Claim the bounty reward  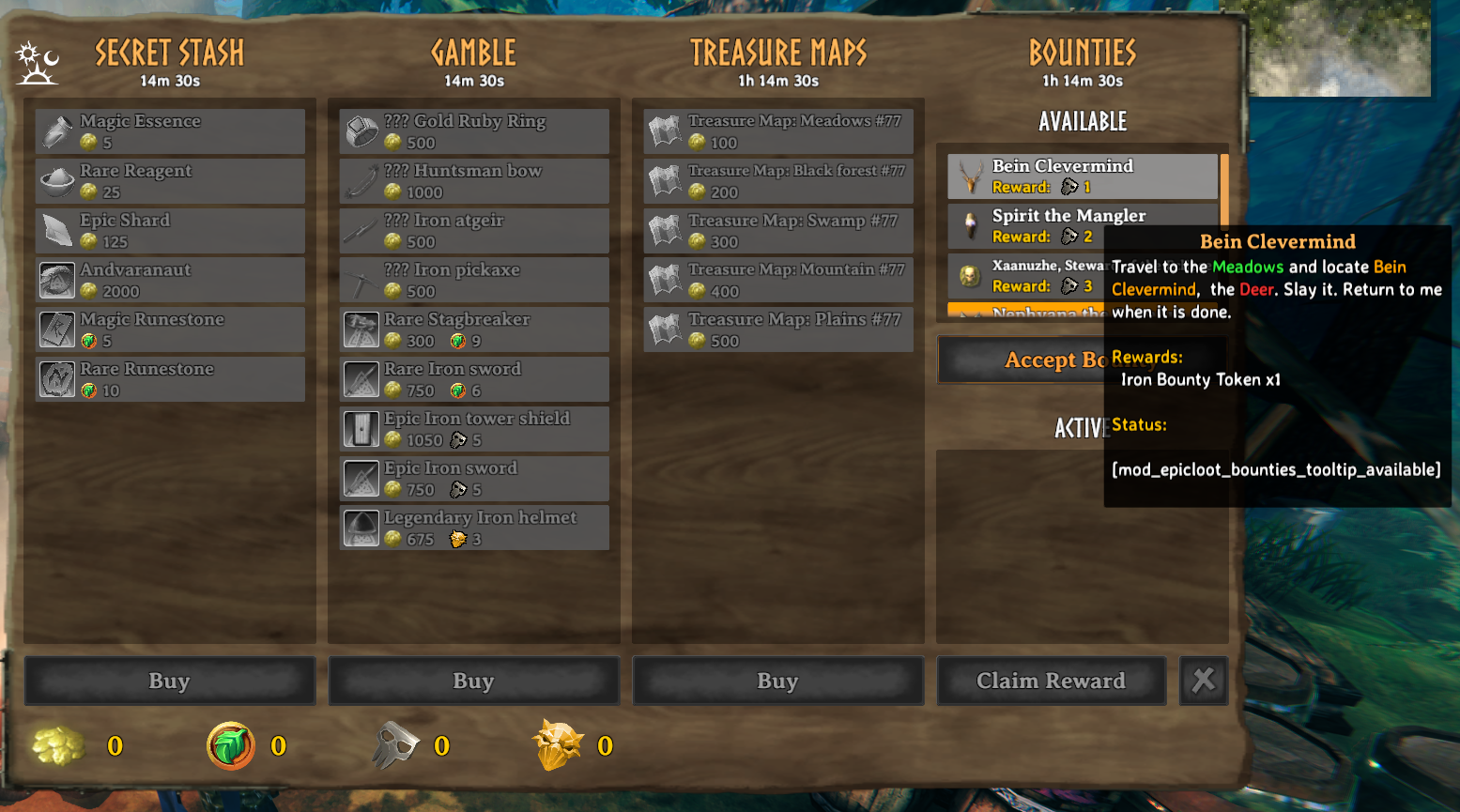pos(1051,681)
